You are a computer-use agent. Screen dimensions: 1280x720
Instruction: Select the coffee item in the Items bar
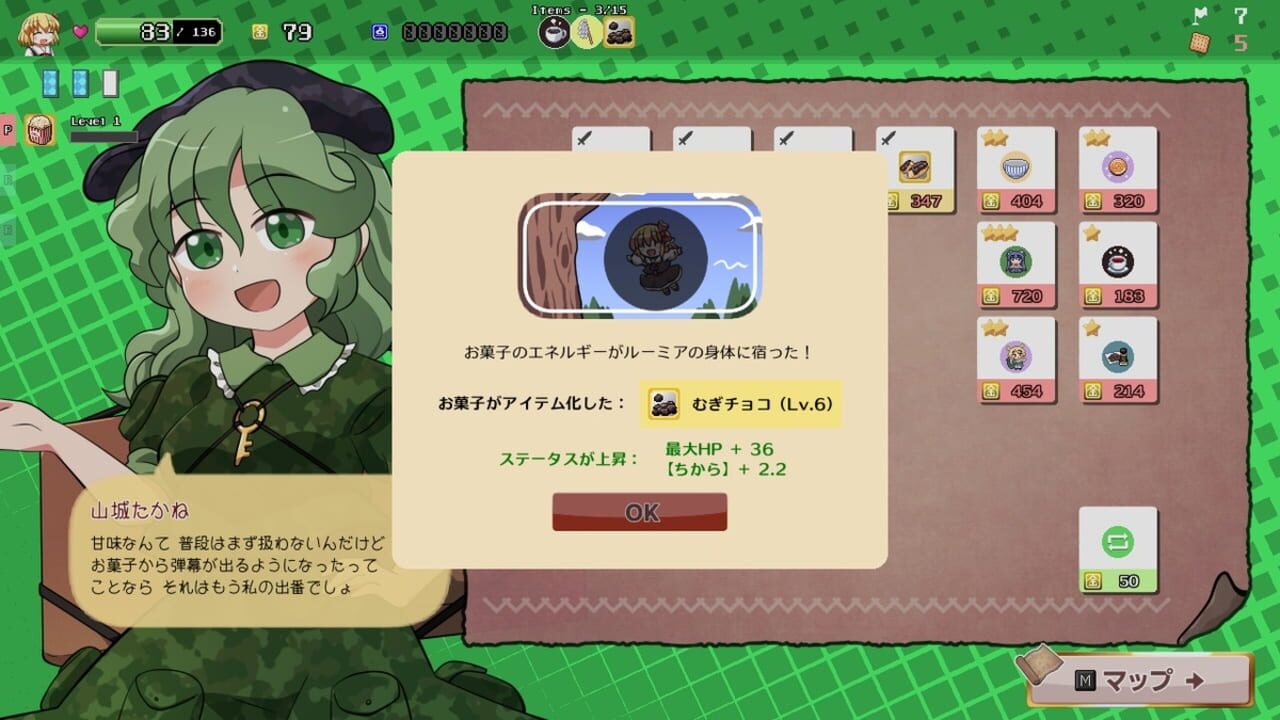(x=555, y=31)
